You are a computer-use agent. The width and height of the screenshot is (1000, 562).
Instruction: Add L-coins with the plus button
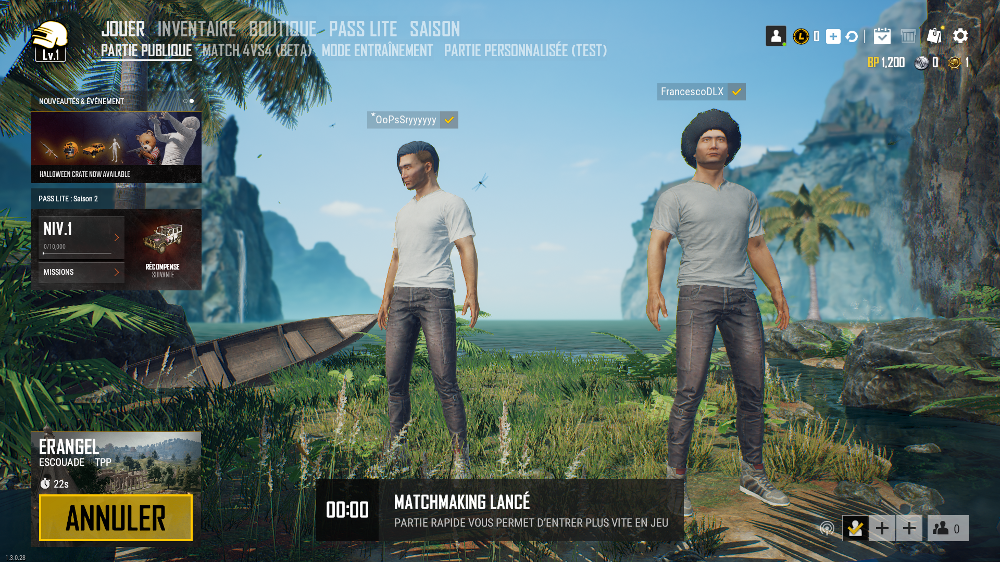[833, 36]
